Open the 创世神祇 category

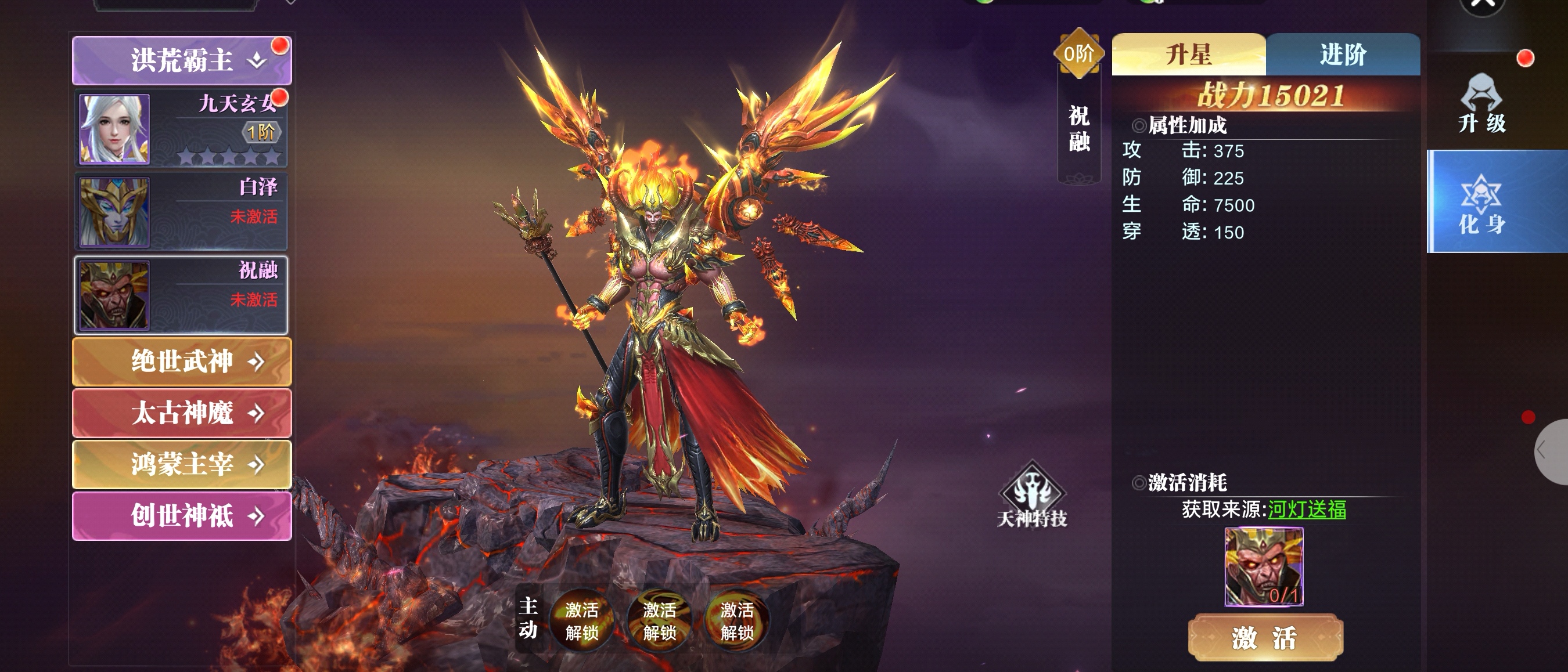point(181,516)
